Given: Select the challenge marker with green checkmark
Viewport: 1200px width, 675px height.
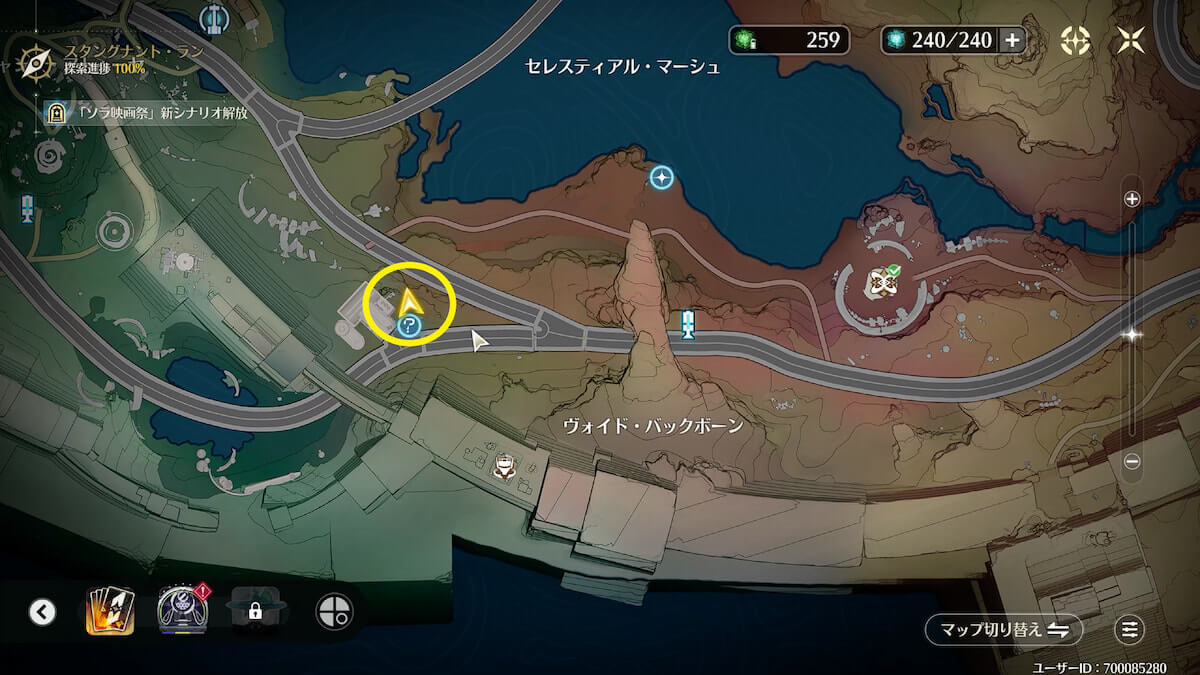Looking at the screenshot, I should pyautogui.click(x=881, y=282).
